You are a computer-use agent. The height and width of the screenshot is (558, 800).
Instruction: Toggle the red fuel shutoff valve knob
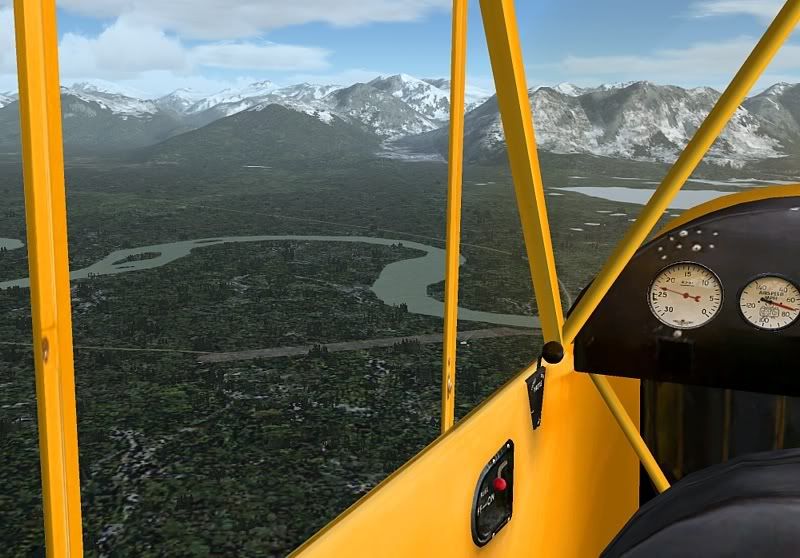(499, 484)
